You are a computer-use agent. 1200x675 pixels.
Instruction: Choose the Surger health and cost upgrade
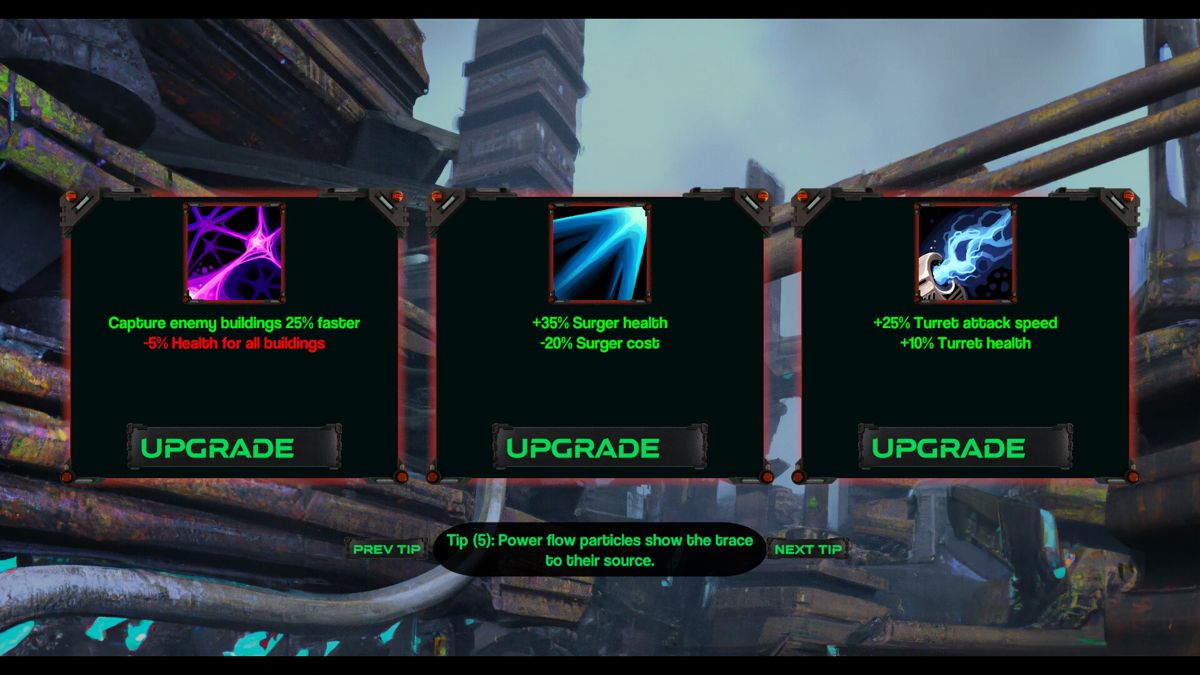(600, 447)
